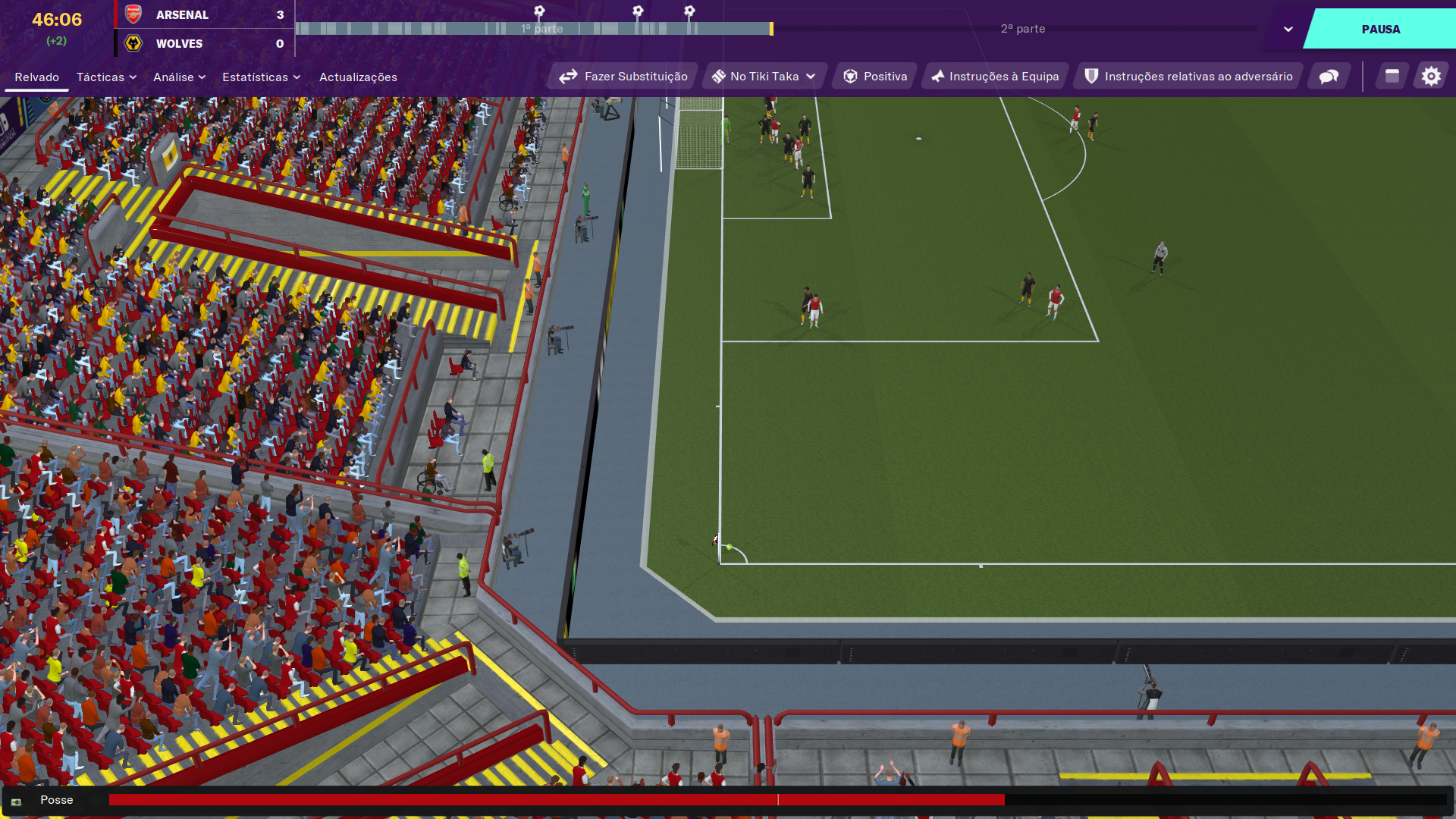The width and height of the screenshot is (1456, 819).
Task: Expand the chevron dropdown next to PAUSA
Action: click(1288, 30)
